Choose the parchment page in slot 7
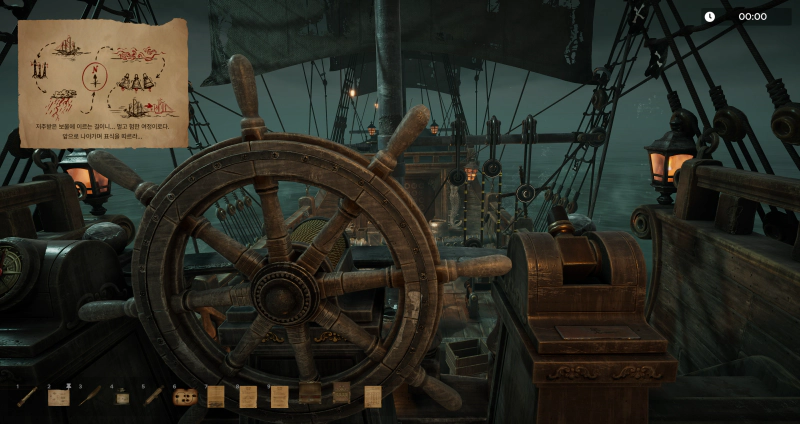This screenshot has height=424, width=800. coord(216,397)
